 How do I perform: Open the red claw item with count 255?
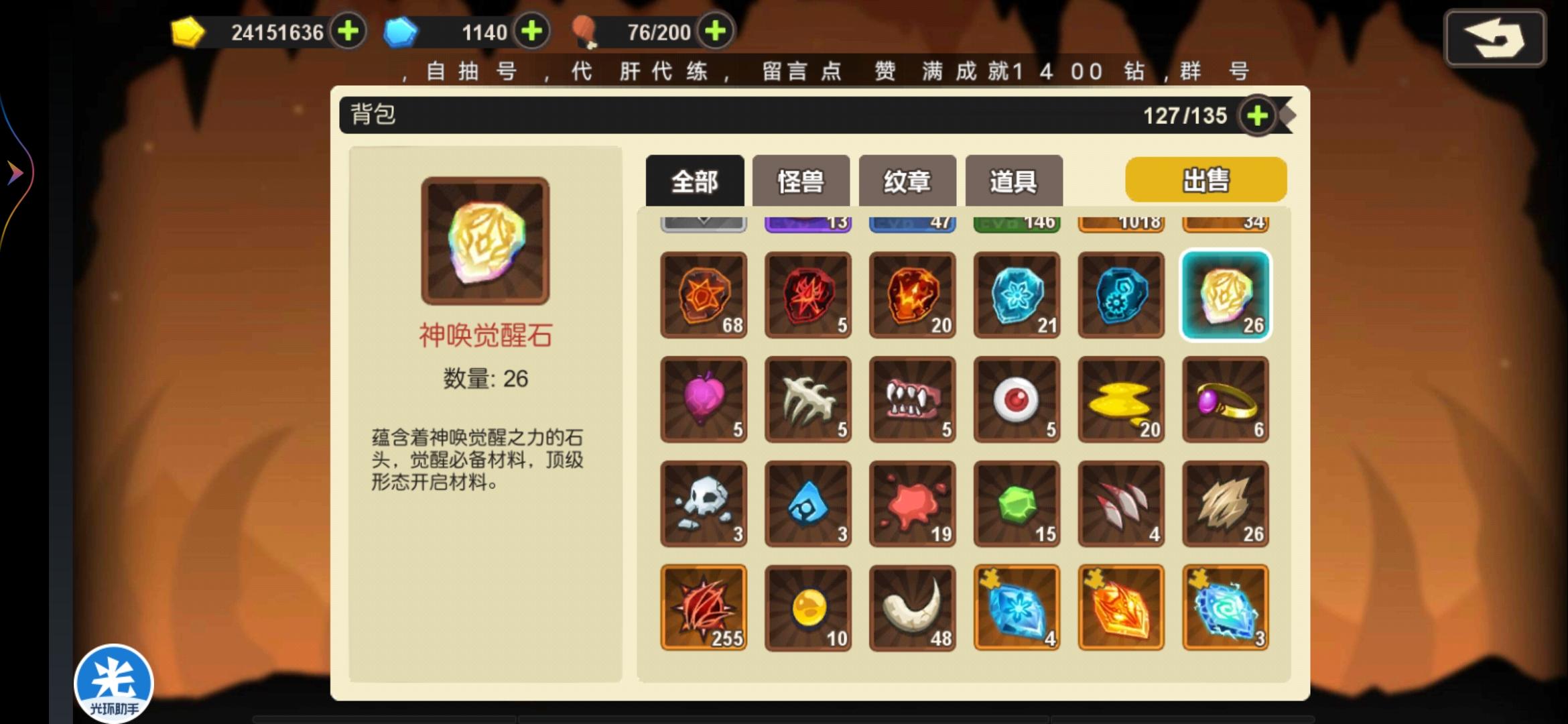click(x=703, y=607)
